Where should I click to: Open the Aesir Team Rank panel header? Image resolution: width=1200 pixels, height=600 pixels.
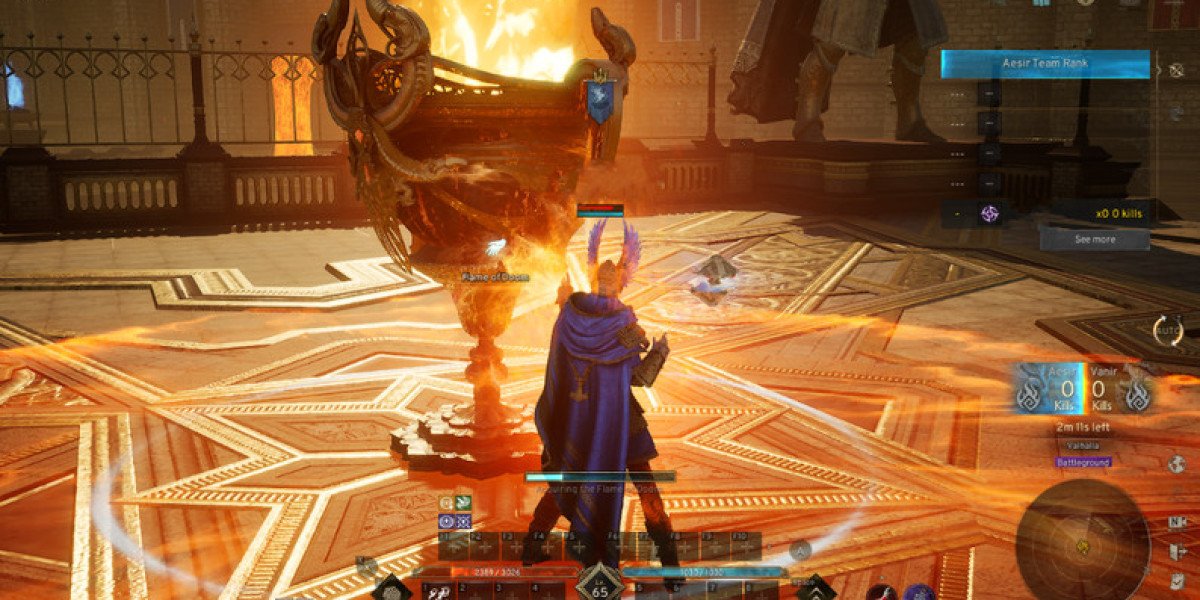coord(1044,64)
